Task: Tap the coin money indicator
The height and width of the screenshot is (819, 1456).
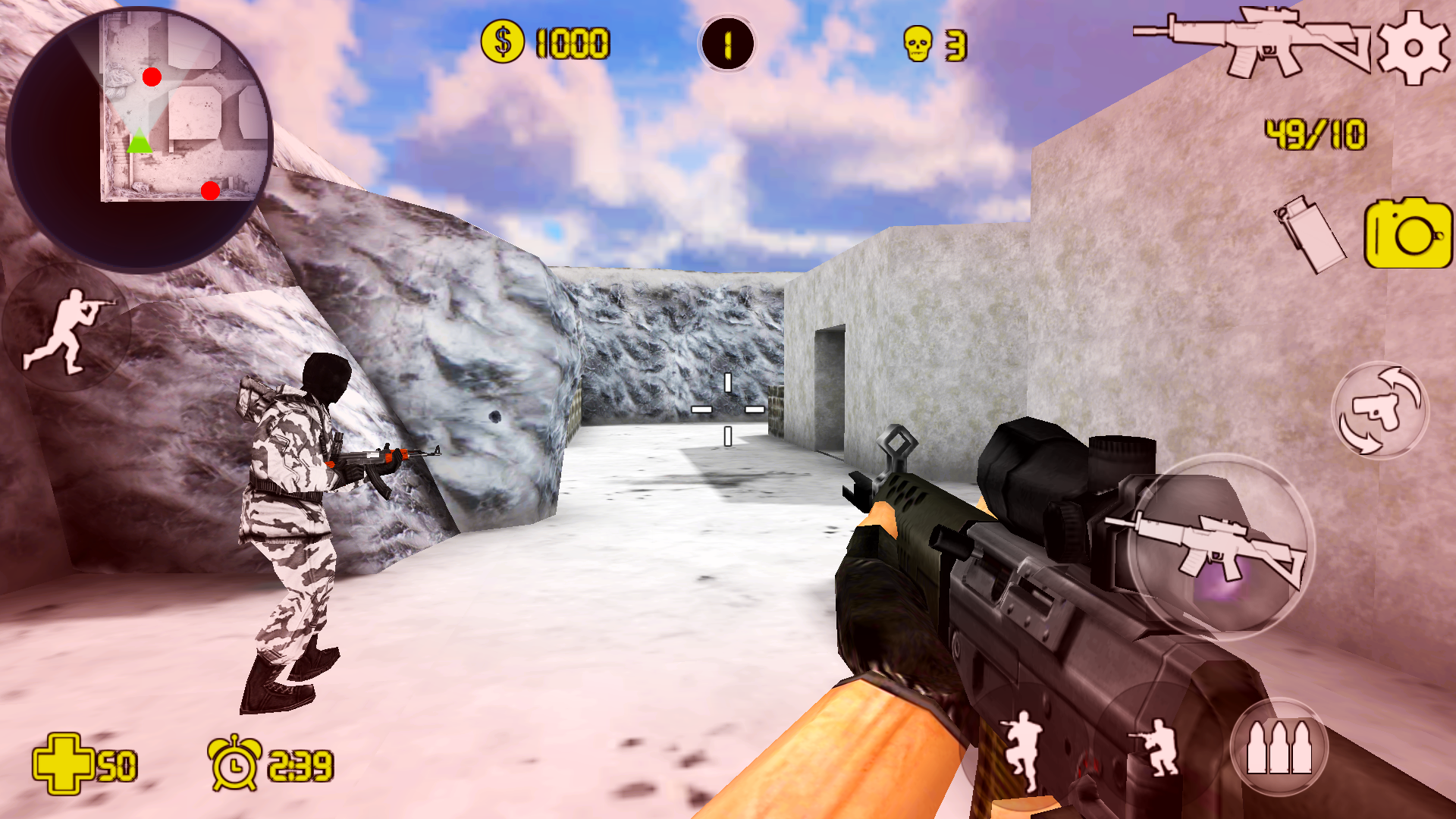Action: pos(502,42)
